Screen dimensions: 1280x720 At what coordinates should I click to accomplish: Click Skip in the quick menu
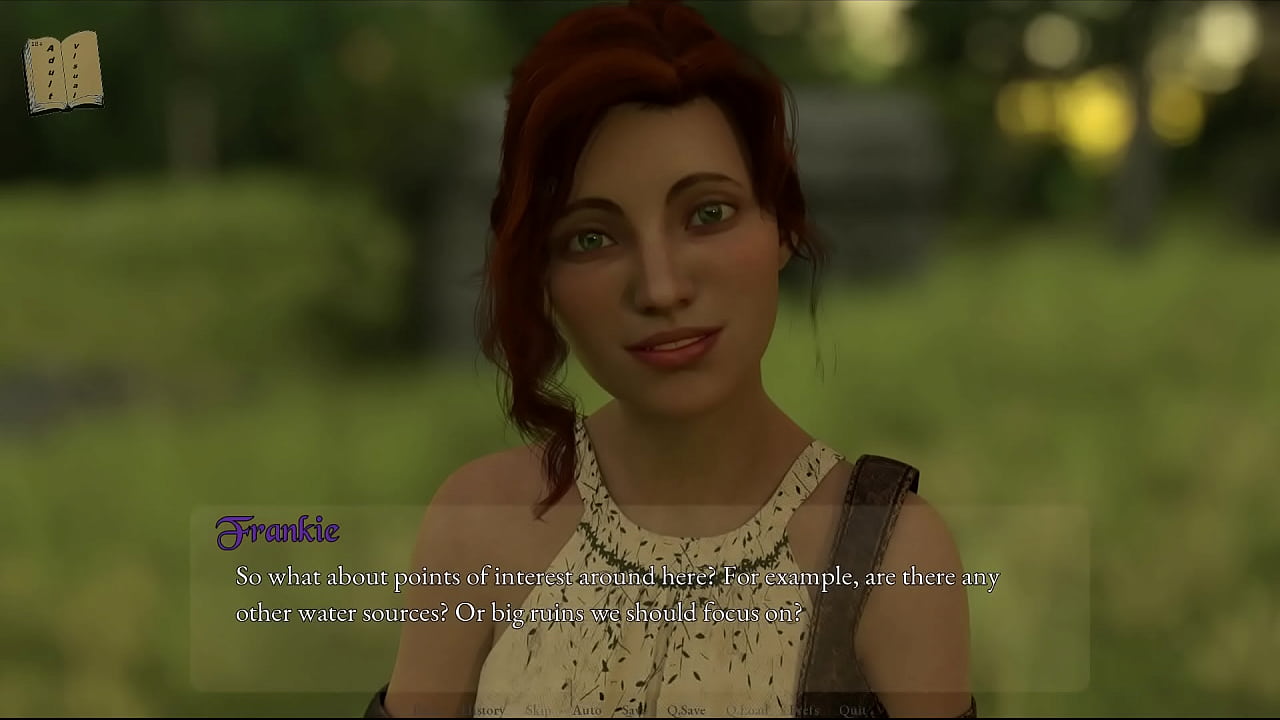tap(538, 710)
